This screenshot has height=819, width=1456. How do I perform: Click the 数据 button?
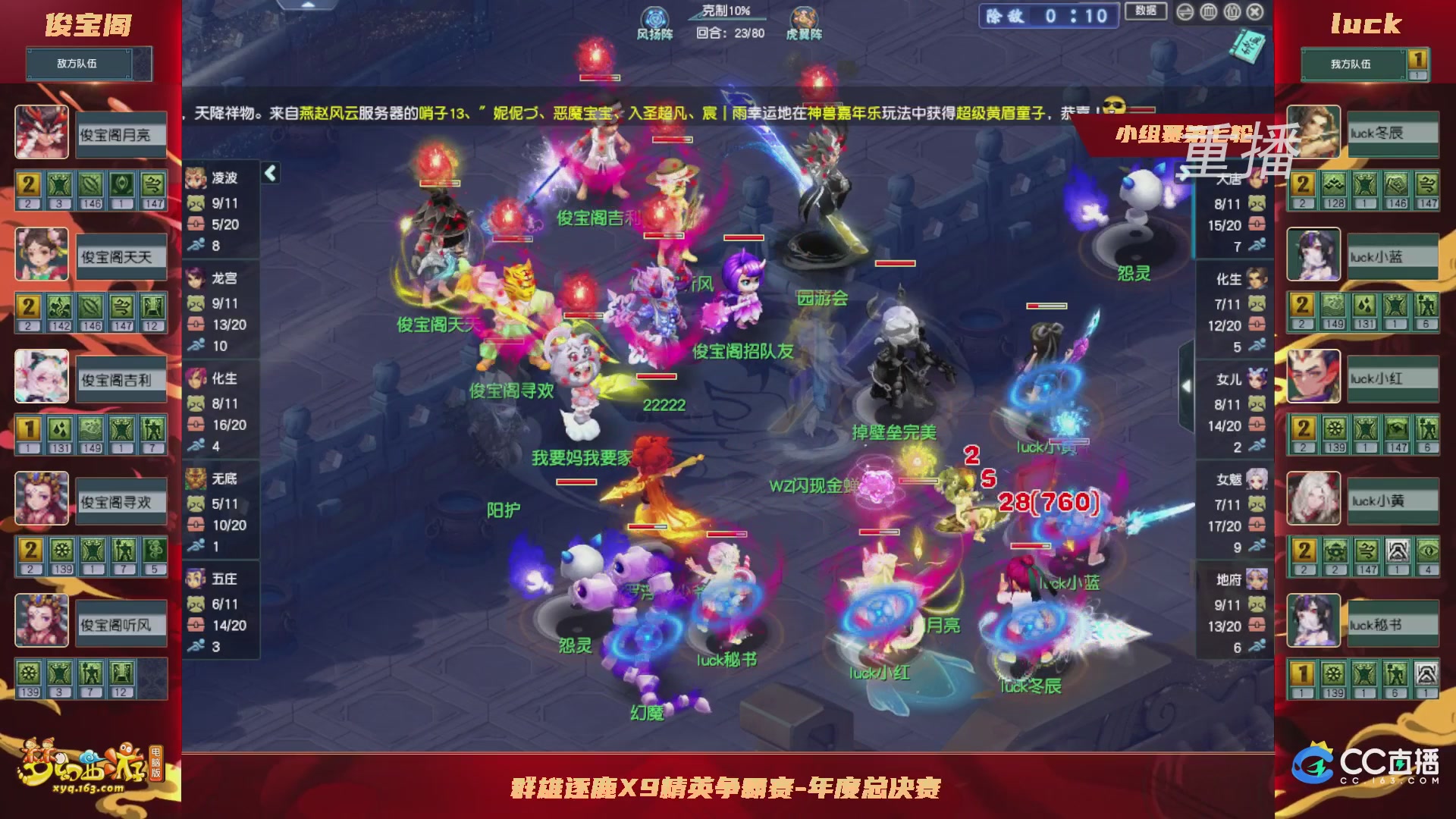click(x=1146, y=10)
